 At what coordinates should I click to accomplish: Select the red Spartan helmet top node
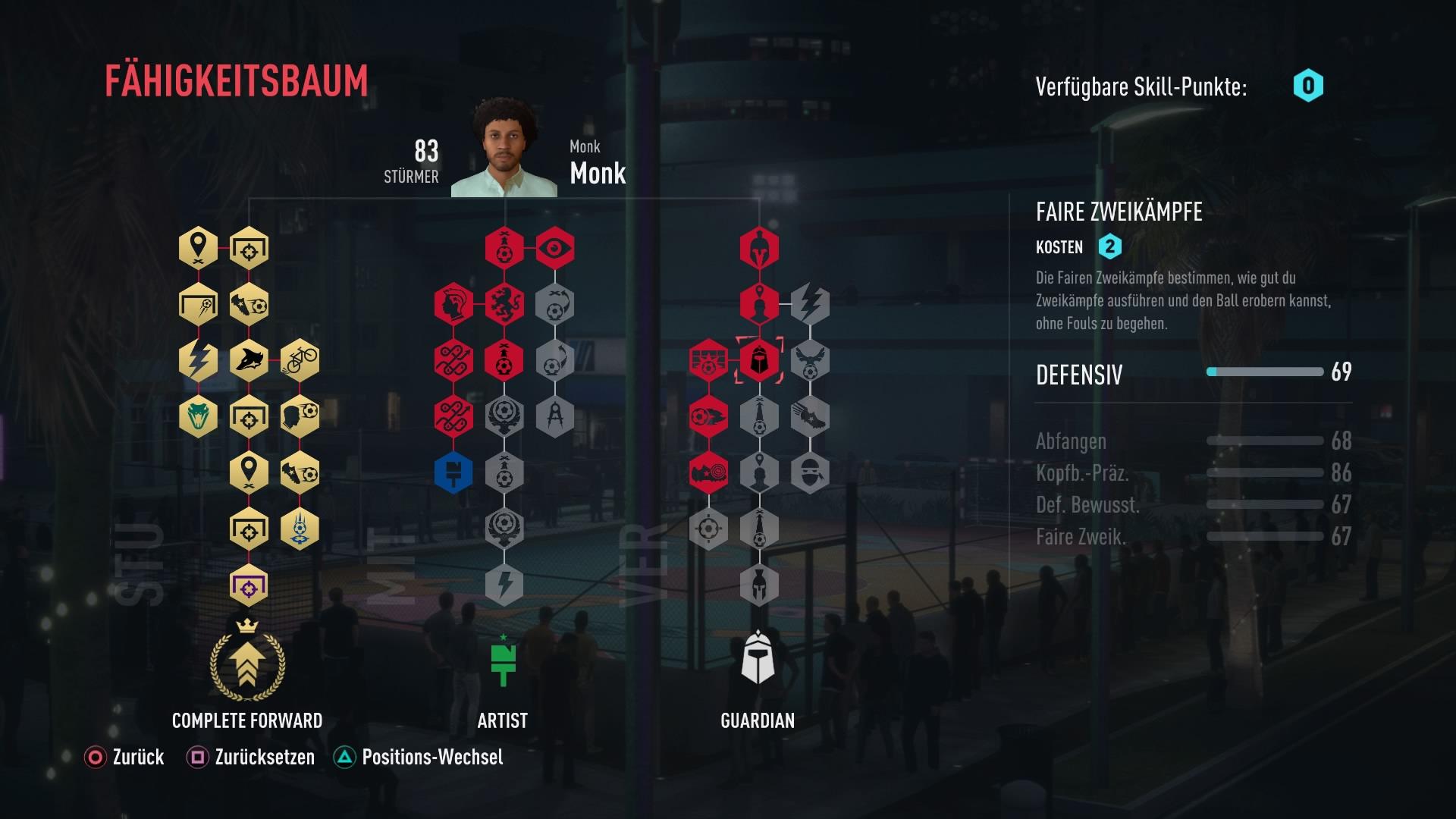click(759, 248)
